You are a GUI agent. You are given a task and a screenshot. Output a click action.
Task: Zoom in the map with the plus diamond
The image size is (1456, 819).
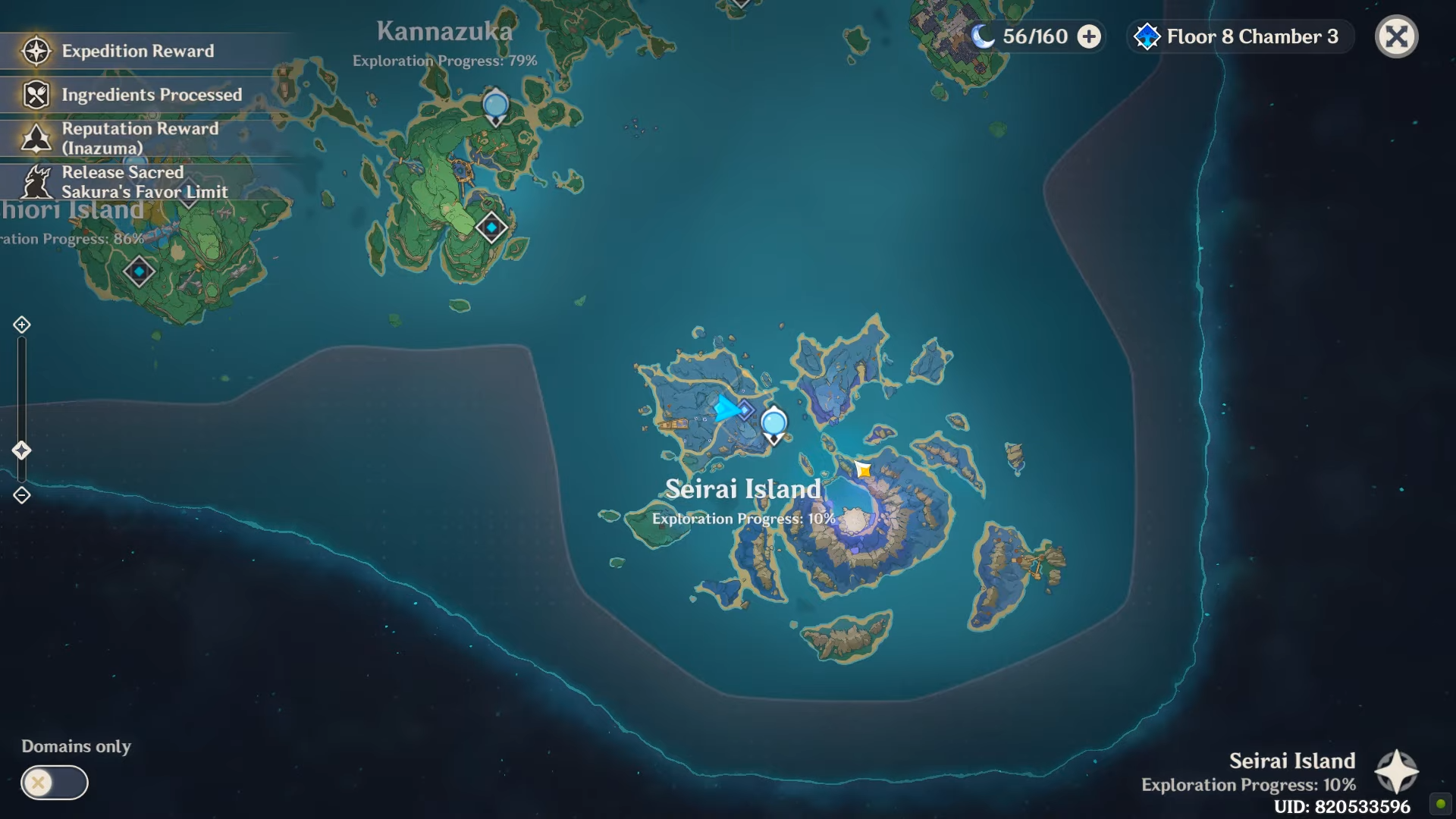pos(21,325)
